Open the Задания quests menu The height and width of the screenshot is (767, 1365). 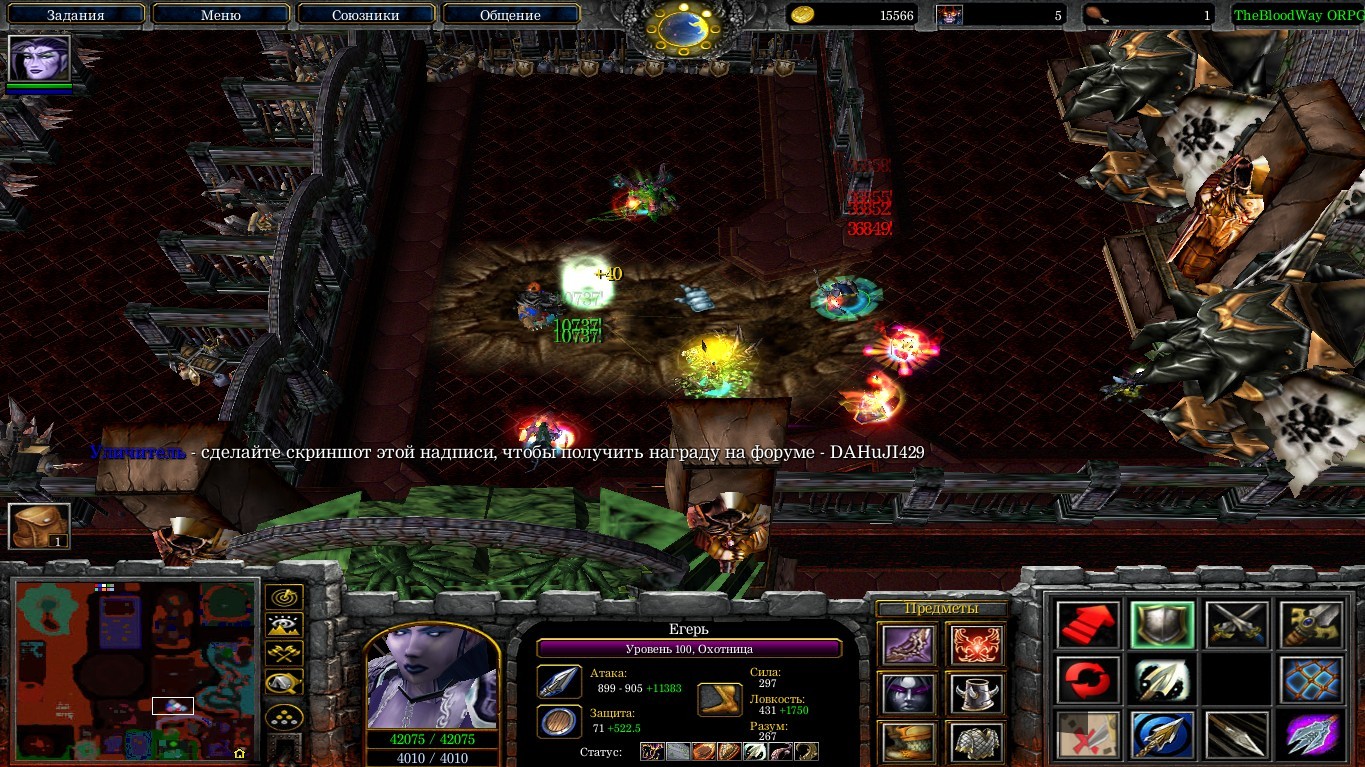(75, 15)
